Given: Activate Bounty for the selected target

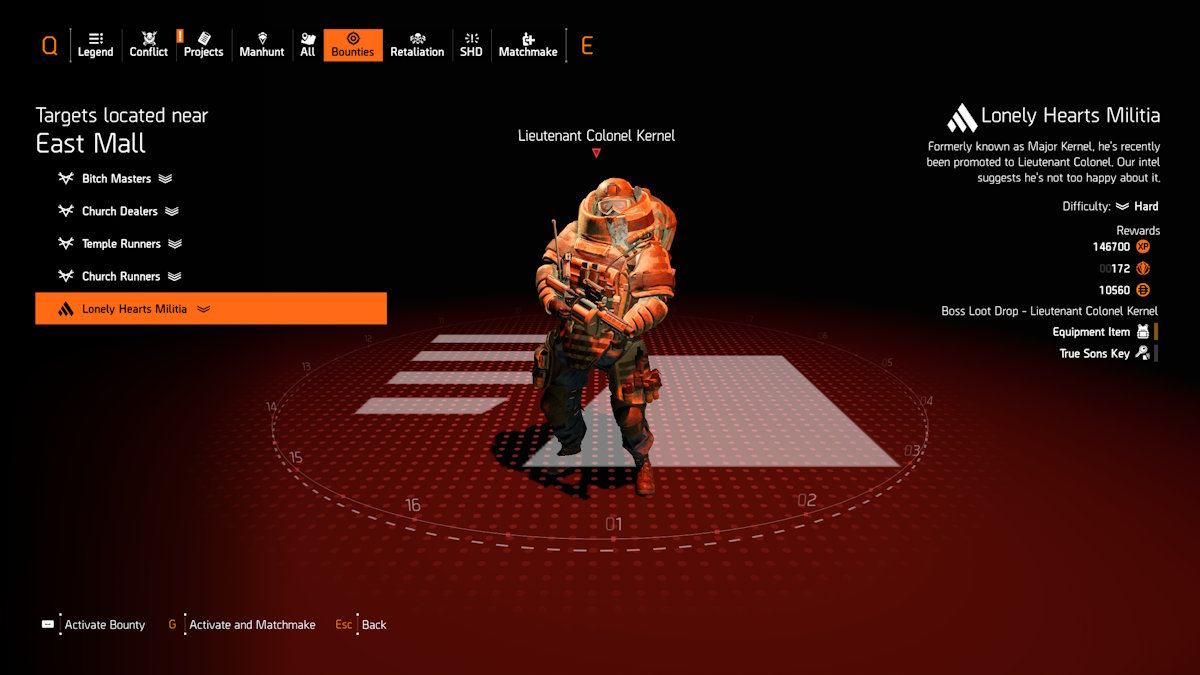Looking at the screenshot, I should [x=94, y=625].
